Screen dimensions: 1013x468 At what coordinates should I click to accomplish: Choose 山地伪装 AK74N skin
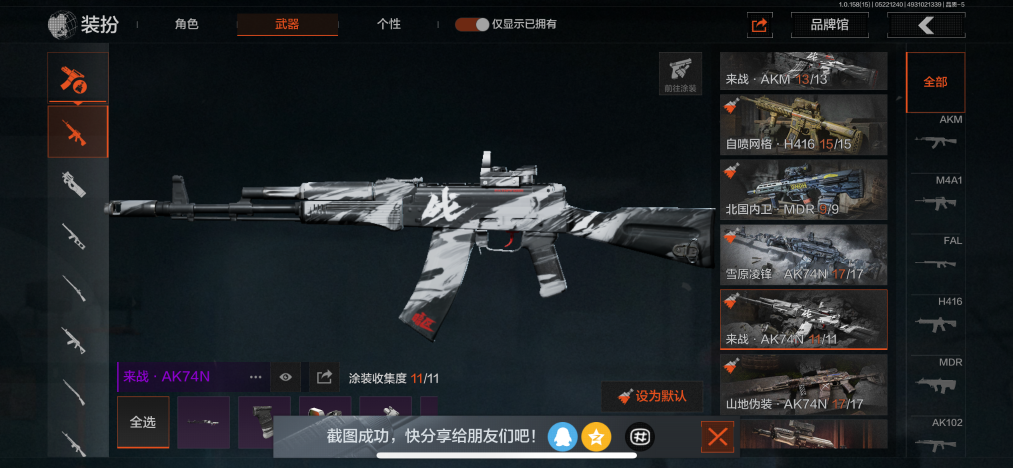click(804, 384)
